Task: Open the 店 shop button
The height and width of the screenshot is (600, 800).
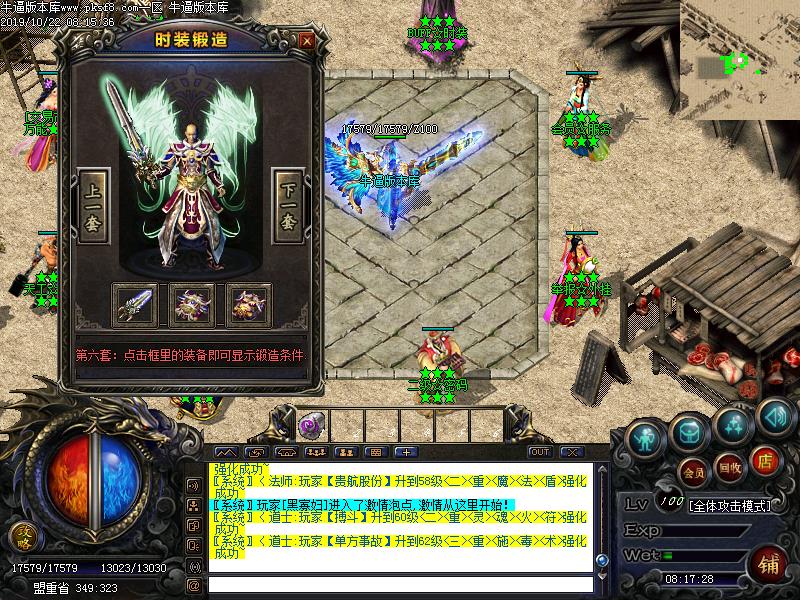Action: click(765, 462)
